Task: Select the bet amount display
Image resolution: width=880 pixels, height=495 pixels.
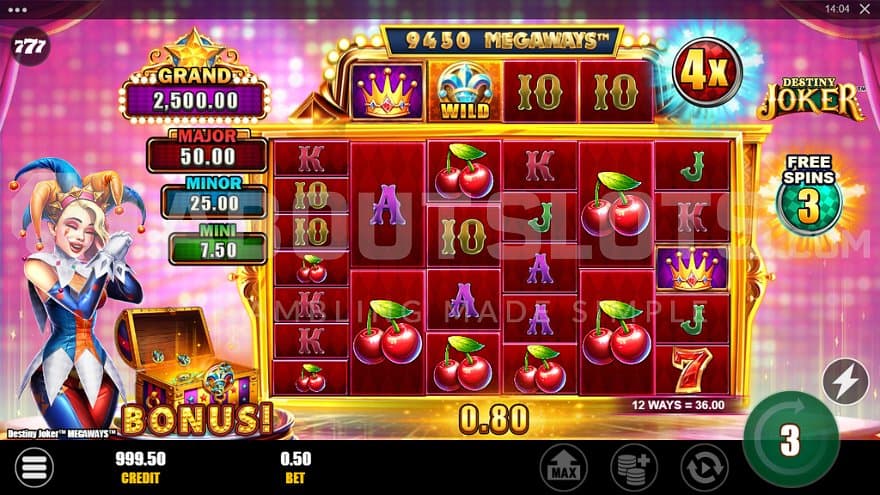Action: click(x=297, y=467)
